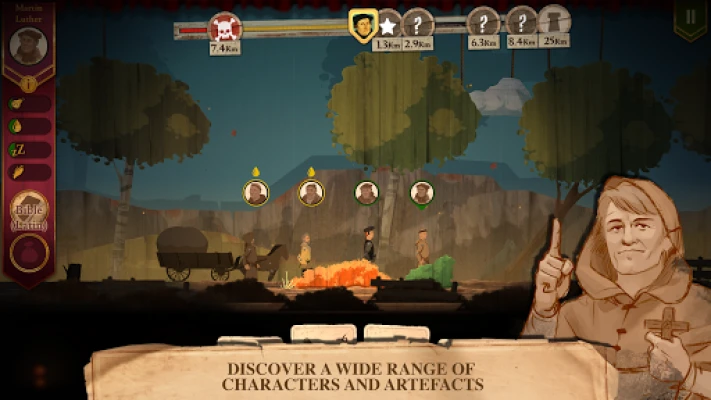Click the skull marker at 7.4Km
The image size is (711, 400).
(x=224, y=27)
